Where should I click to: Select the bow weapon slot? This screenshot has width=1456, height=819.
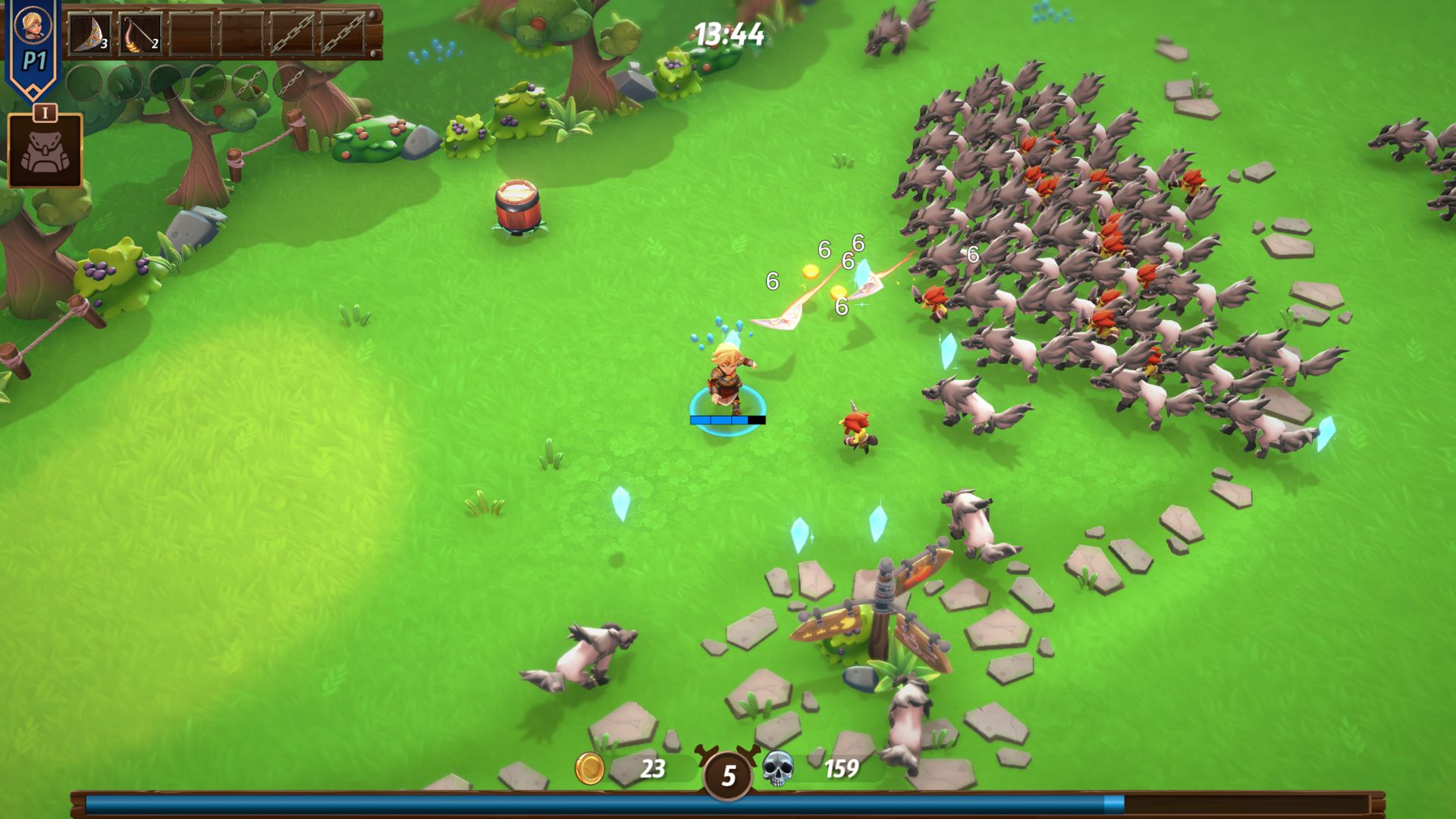[140, 33]
